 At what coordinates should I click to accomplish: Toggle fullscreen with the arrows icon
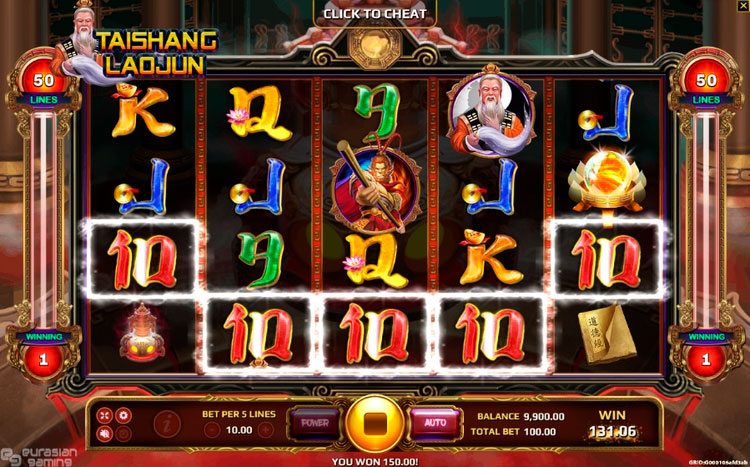tap(106, 414)
